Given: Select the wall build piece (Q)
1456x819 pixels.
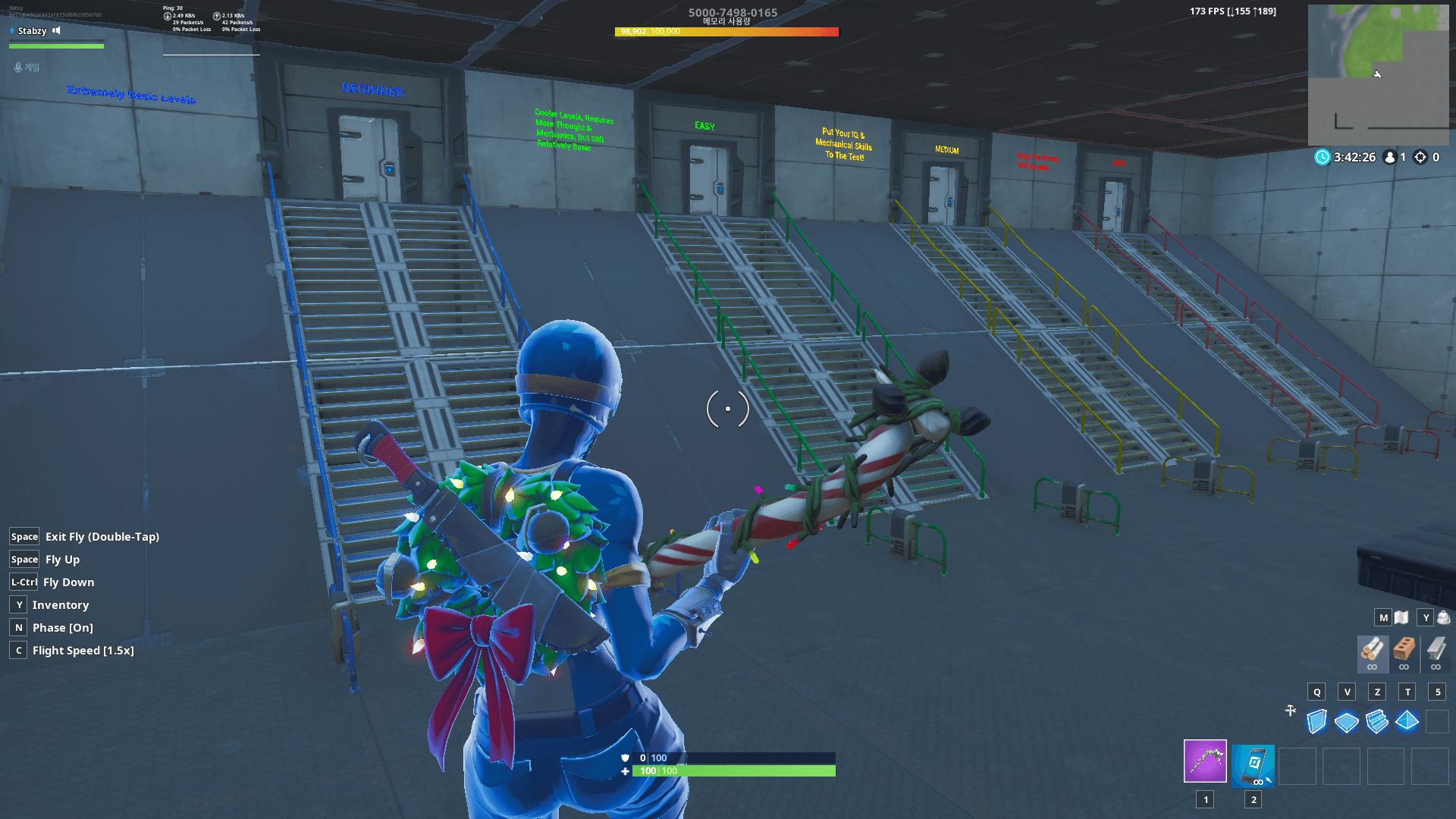Looking at the screenshot, I should 1317,723.
